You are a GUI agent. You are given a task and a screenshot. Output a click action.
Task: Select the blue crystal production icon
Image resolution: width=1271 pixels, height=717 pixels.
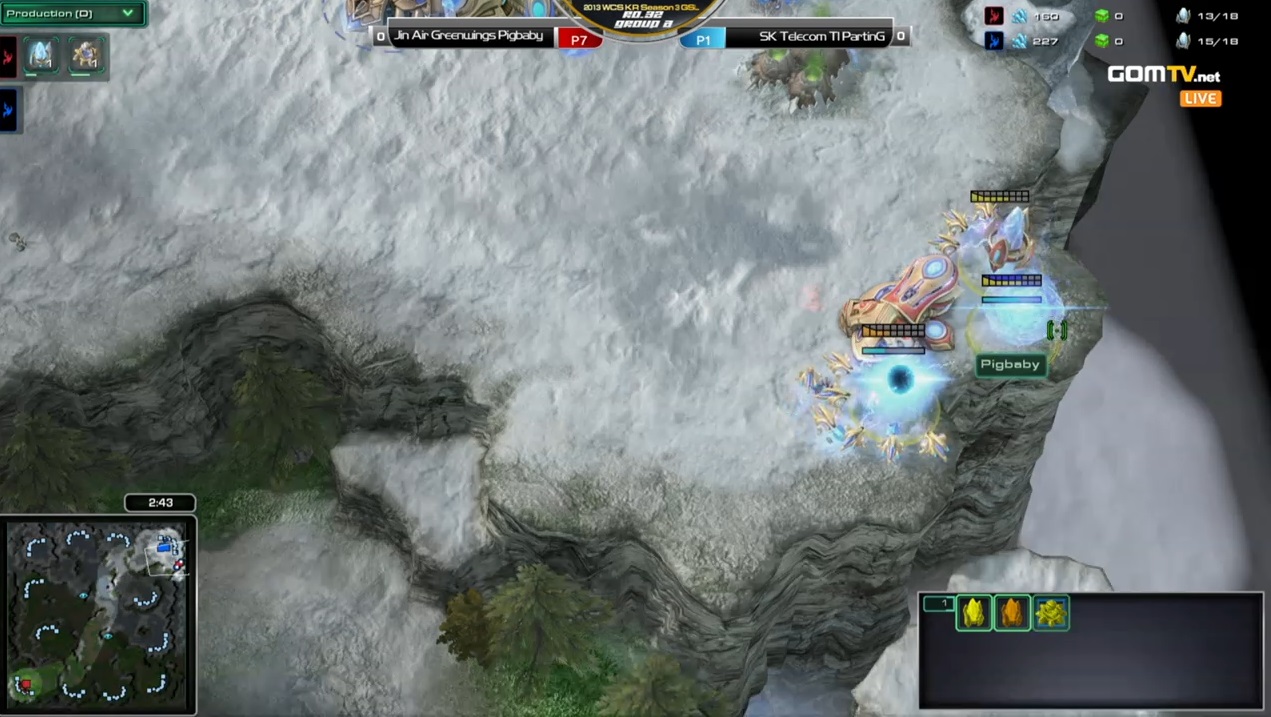(41, 55)
